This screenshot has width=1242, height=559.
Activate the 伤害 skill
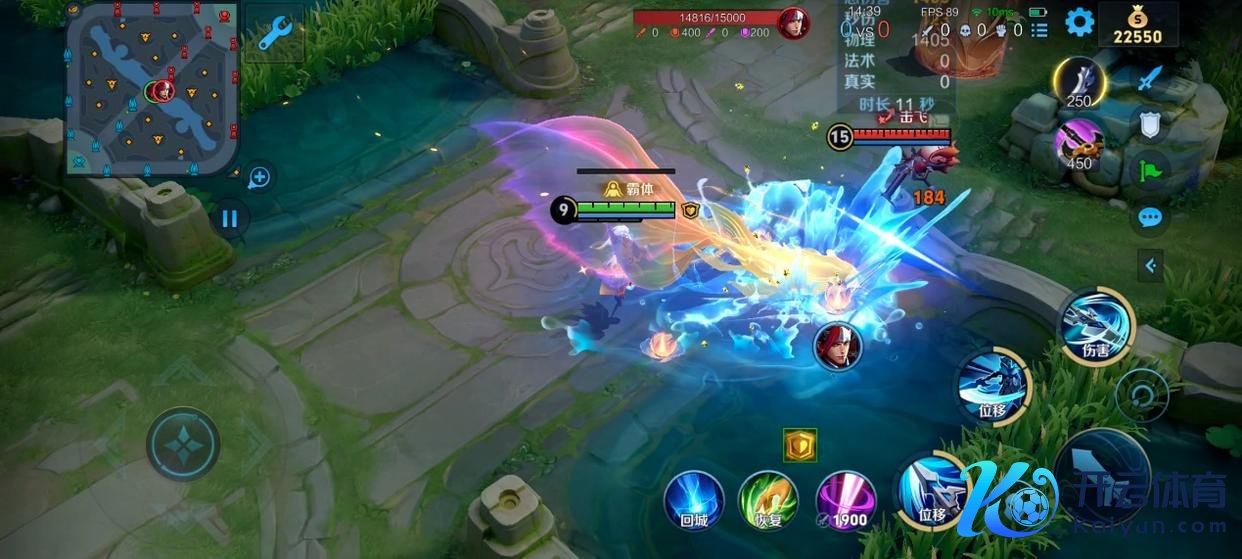coord(1096,324)
